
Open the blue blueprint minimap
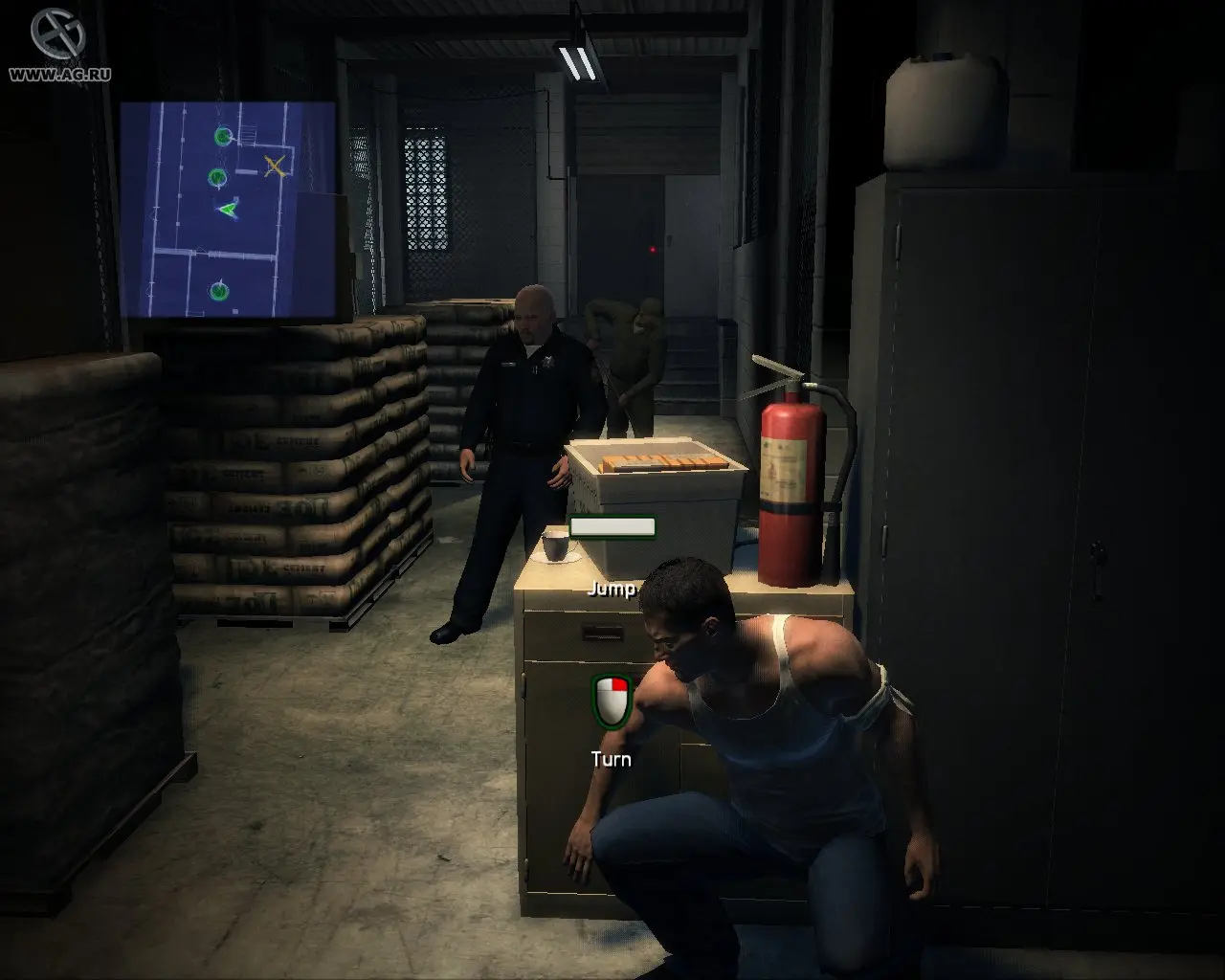pos(228,210)
